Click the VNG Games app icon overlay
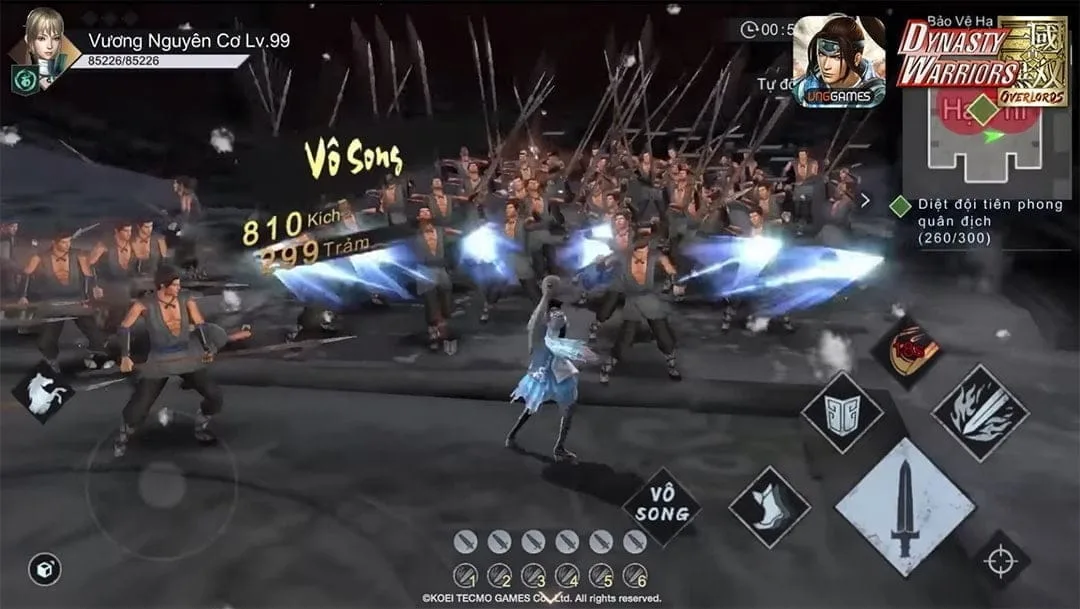Image resolution: width=1080 pixels, height=609 pixels. (838, 61)
